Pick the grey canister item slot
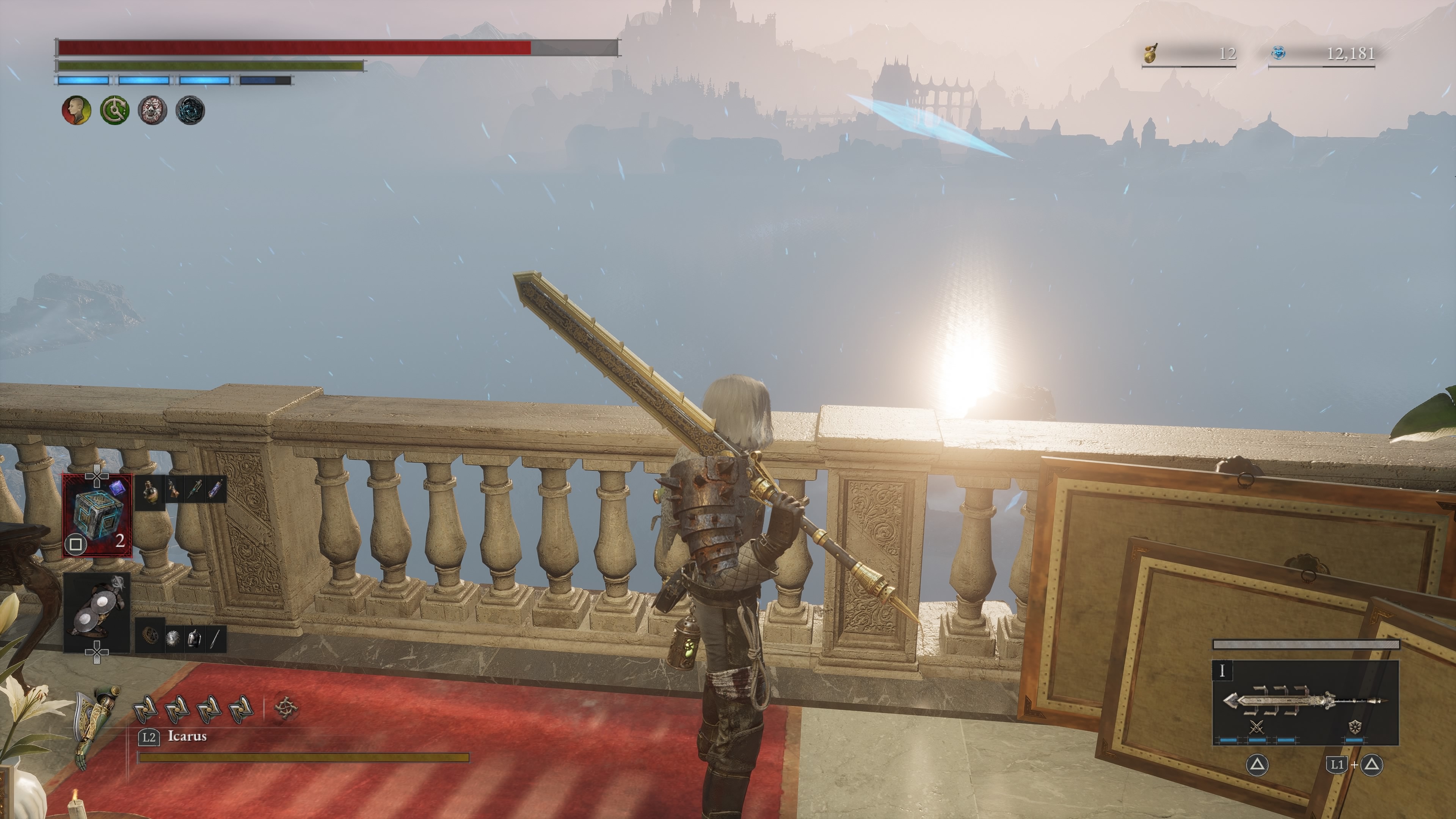Screen dimensions: 1456x819 (x=194, y=639)
